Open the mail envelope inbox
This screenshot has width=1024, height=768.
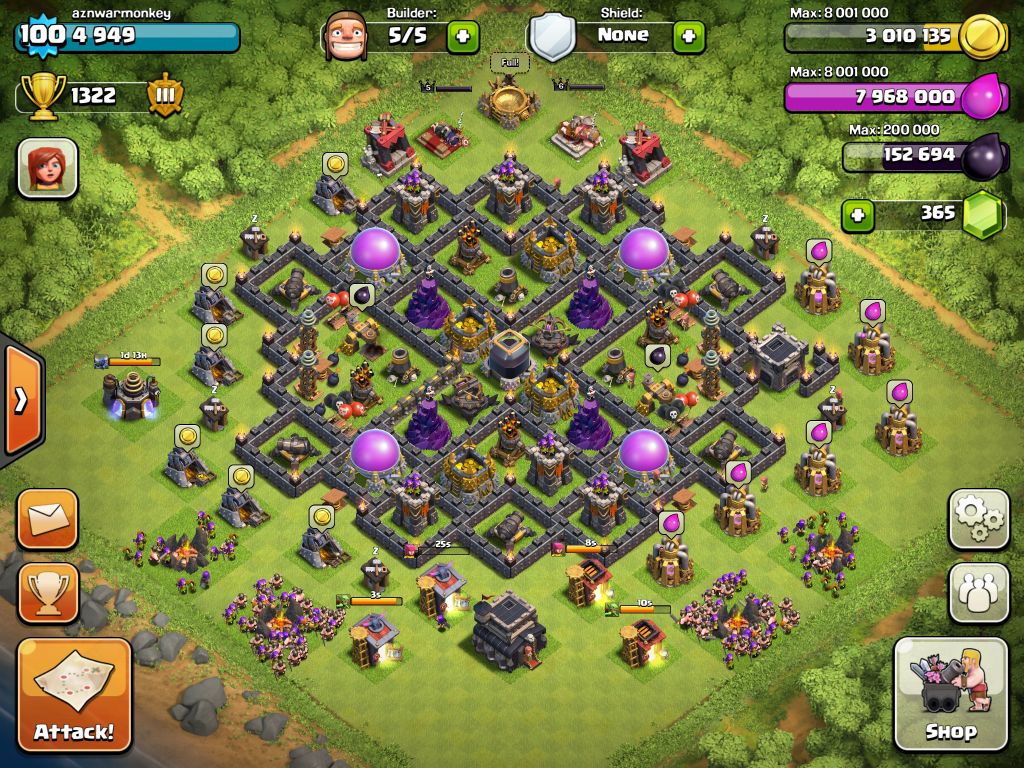[47, 519]
